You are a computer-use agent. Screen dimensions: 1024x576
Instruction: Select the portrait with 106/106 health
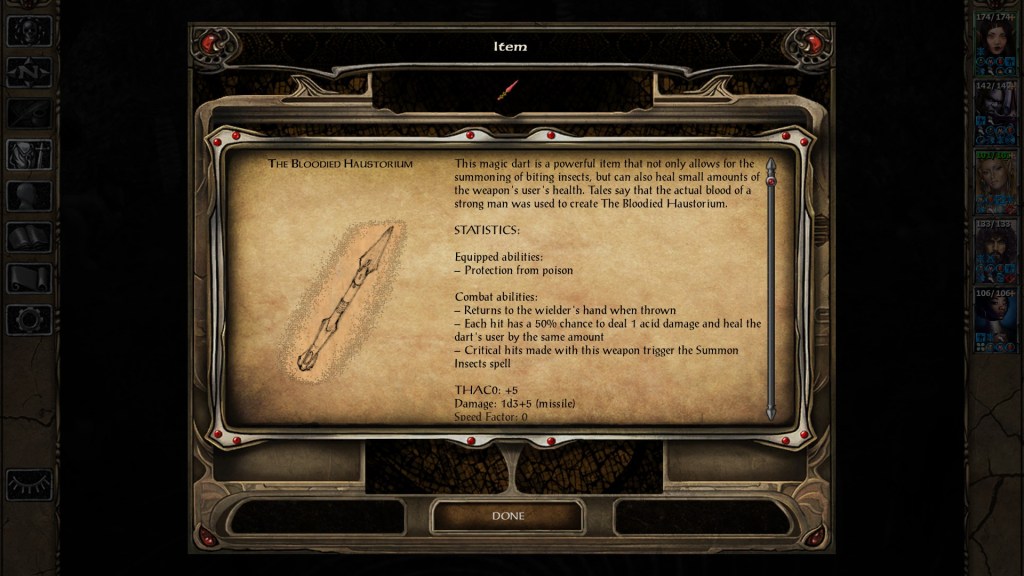pos(996,318)
